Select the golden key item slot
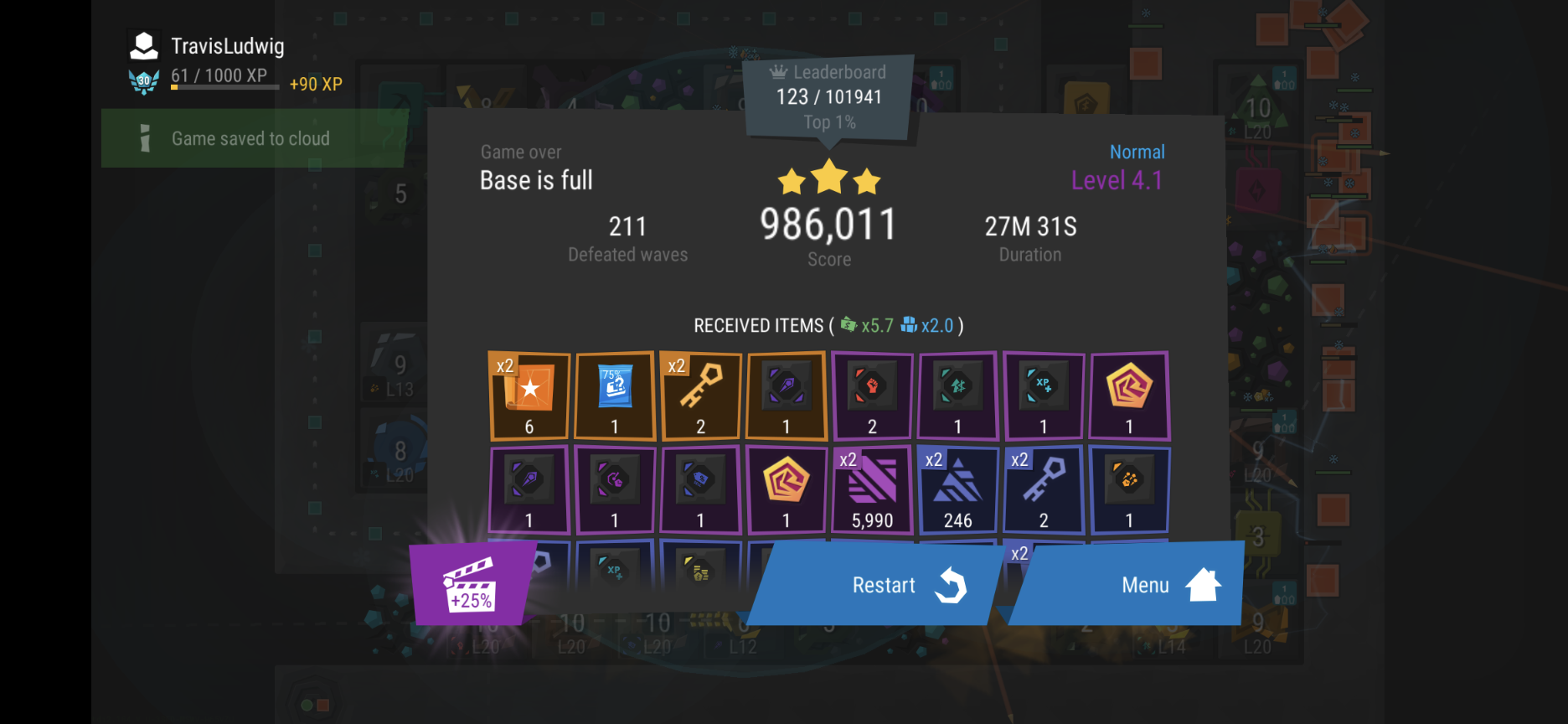This screenshot has height=724, width=1568. (x=701, y=396)
